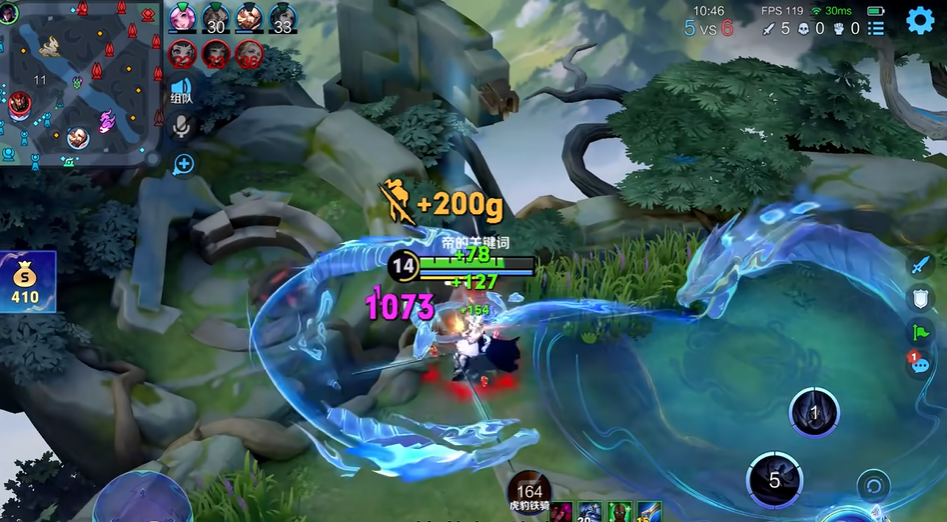Toggle the microphone icon
Screen dimensions: 947x522
(x=182, y=126)
